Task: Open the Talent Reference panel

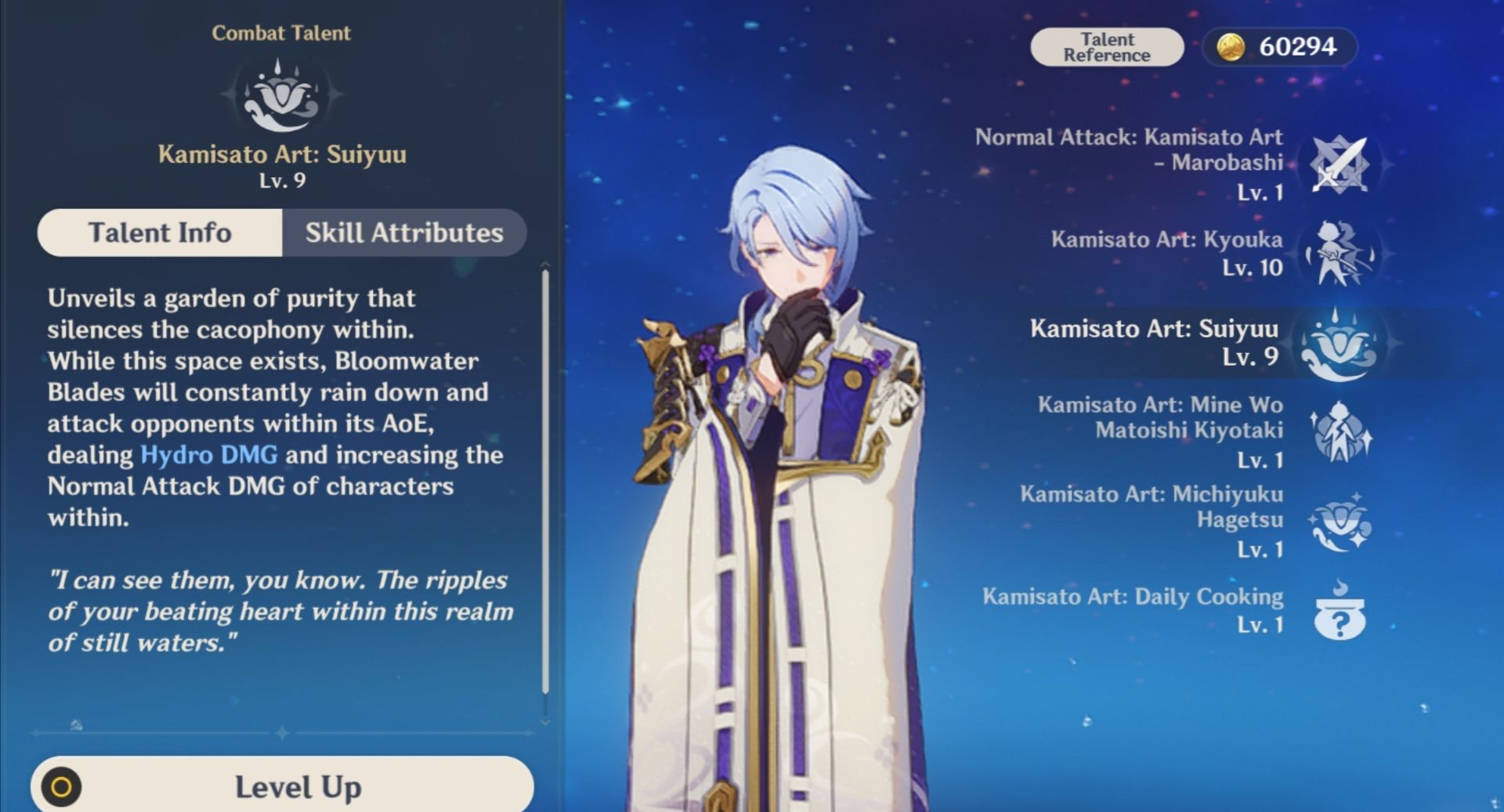Action: pos(1108,46)
